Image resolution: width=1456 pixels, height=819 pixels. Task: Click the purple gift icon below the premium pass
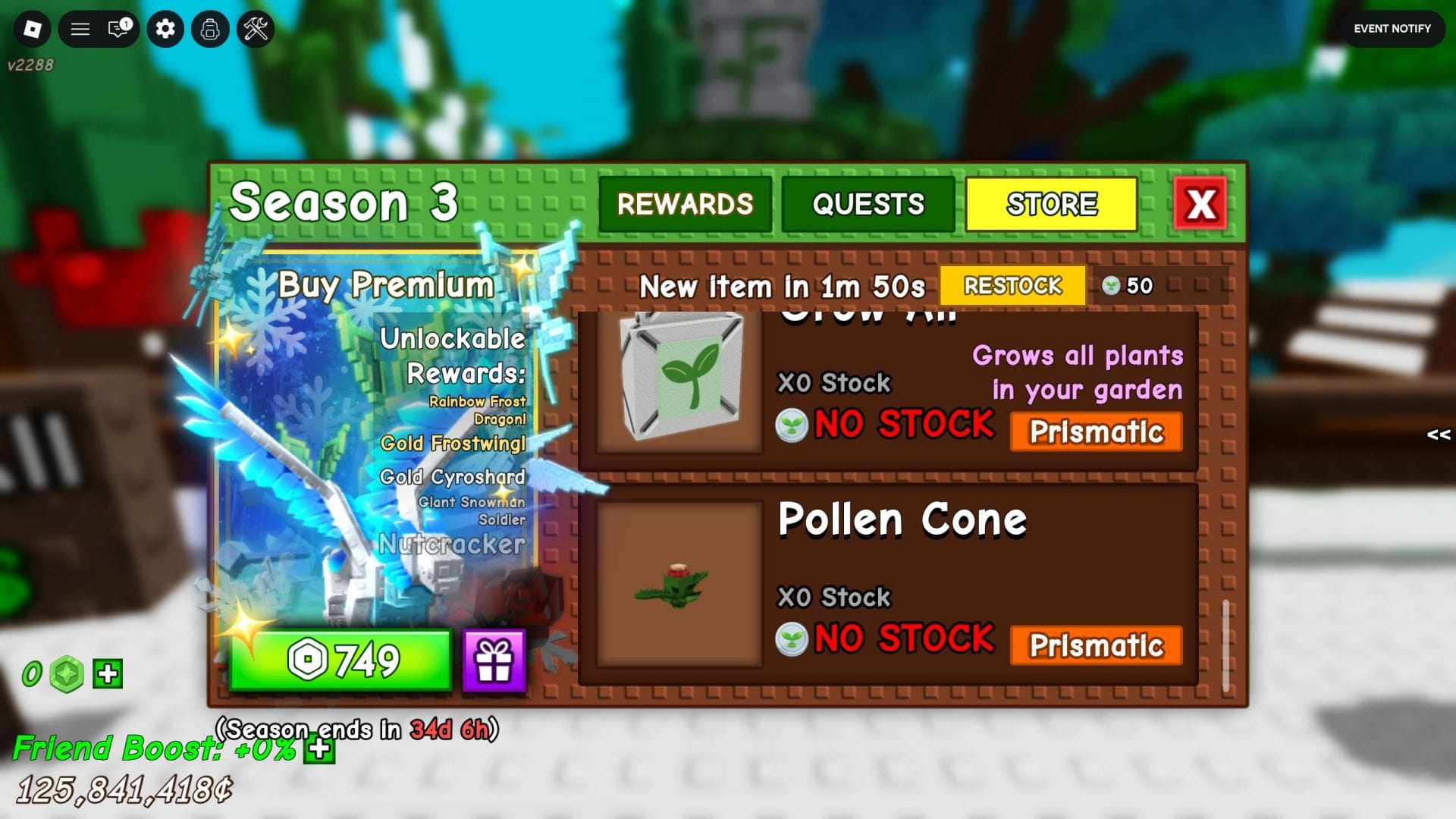tap(495, 661)
